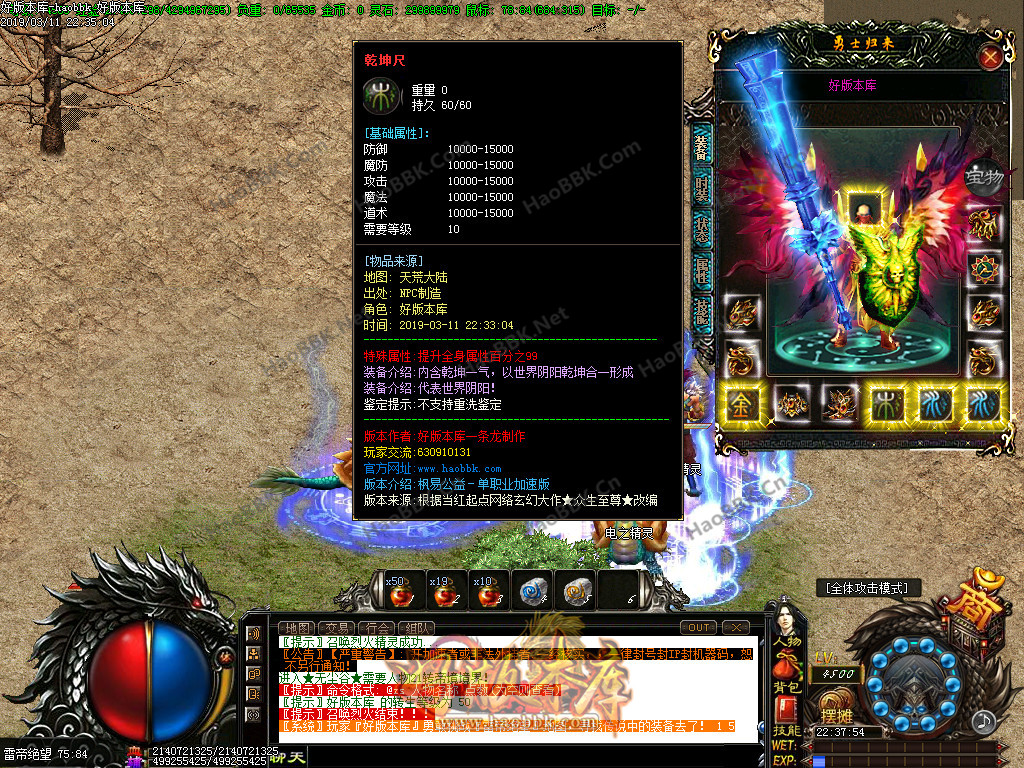The width and height of the screenshot is (1024, 768).
Task: Close the character equipment panel
Action: click(x=990, y=57)
